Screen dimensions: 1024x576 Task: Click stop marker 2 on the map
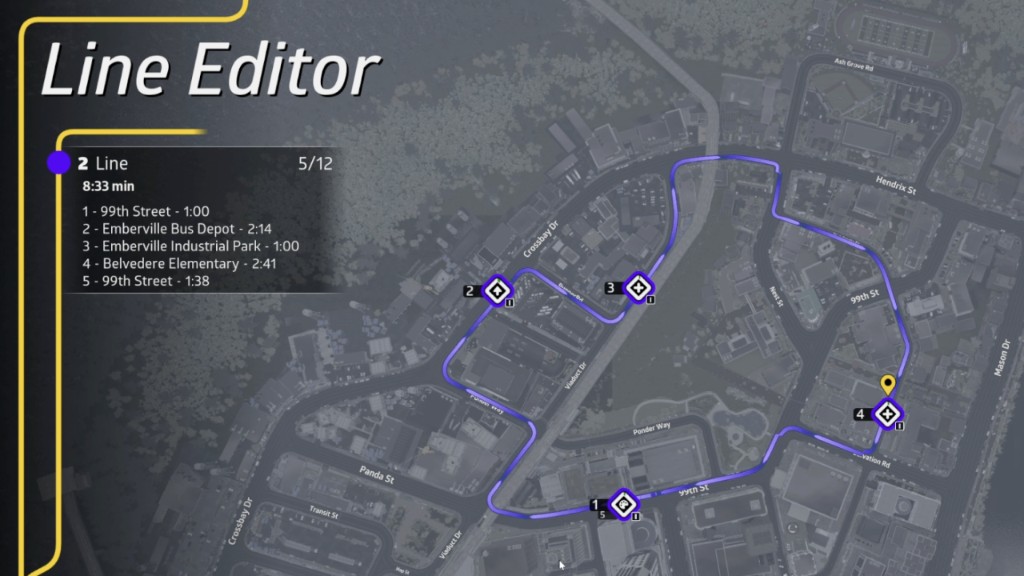pos(496,291)
